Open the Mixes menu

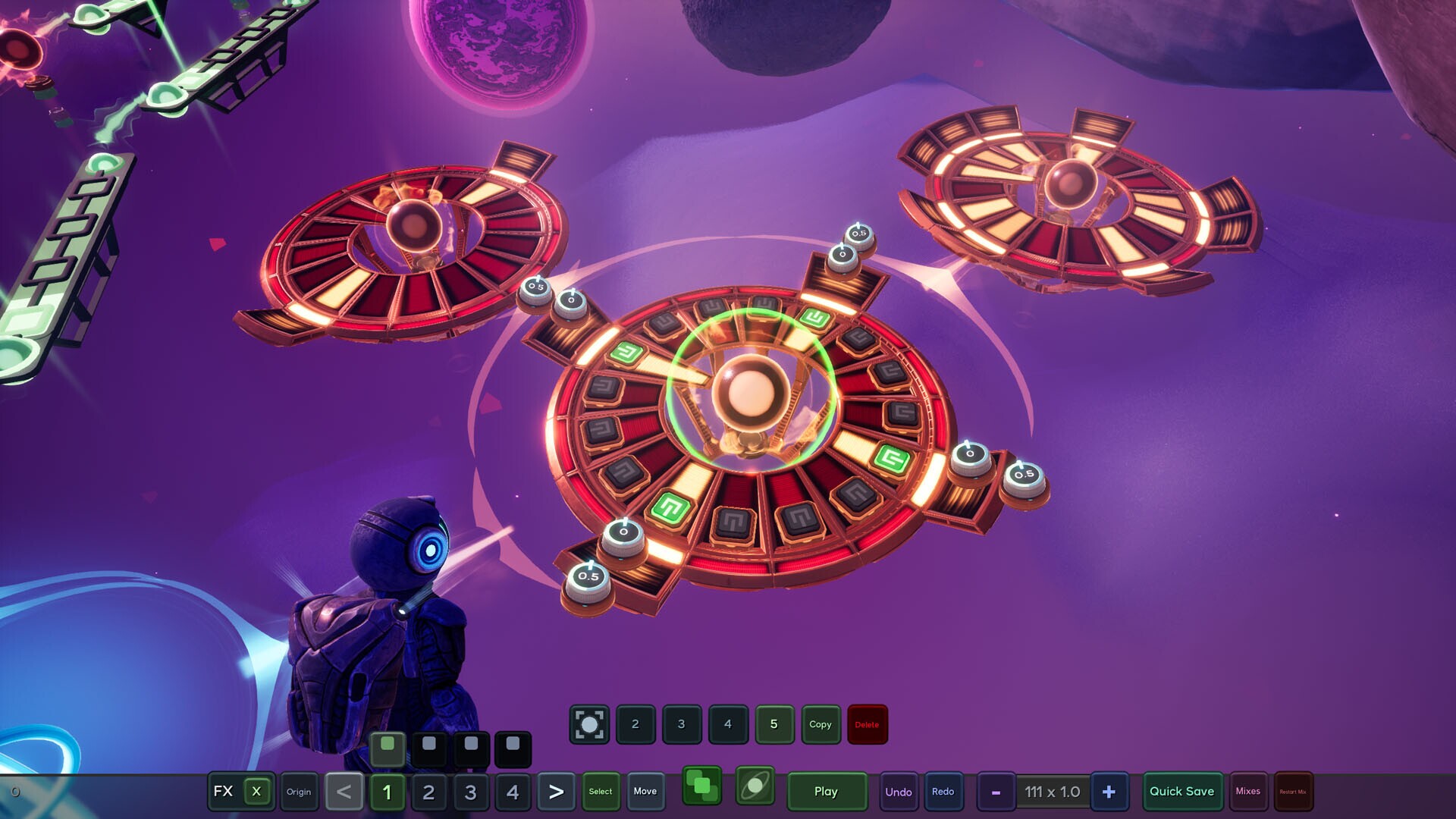(1247, 792)
